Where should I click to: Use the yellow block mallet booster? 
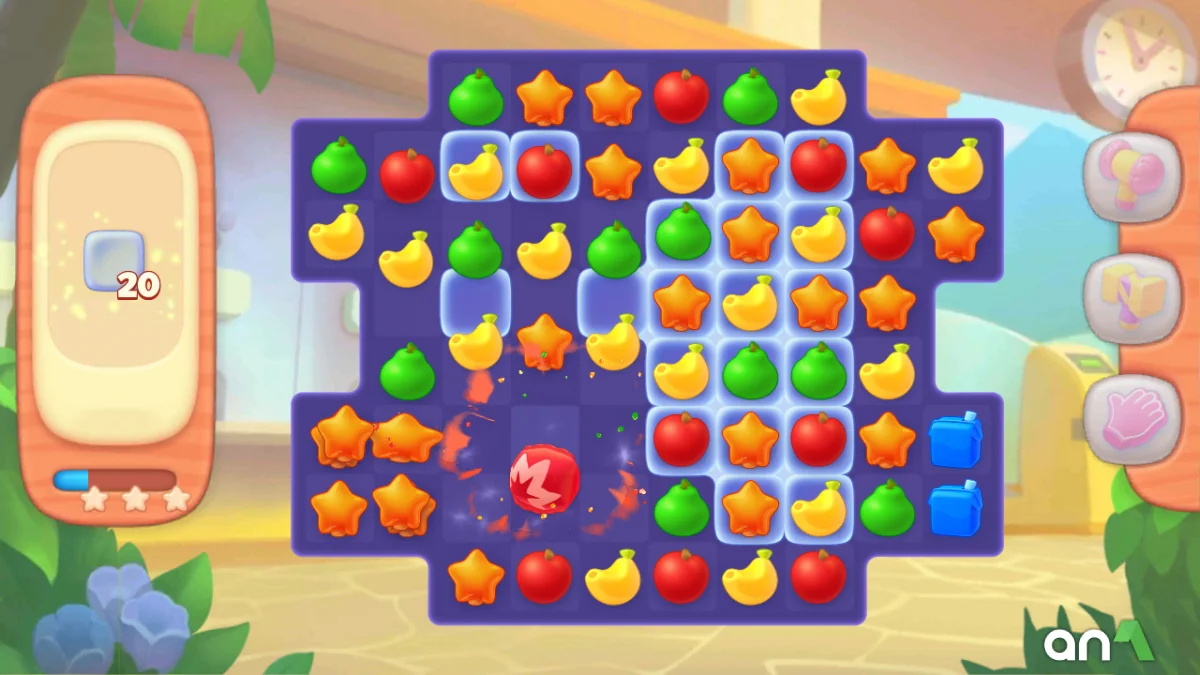(x=1131, y=298)
